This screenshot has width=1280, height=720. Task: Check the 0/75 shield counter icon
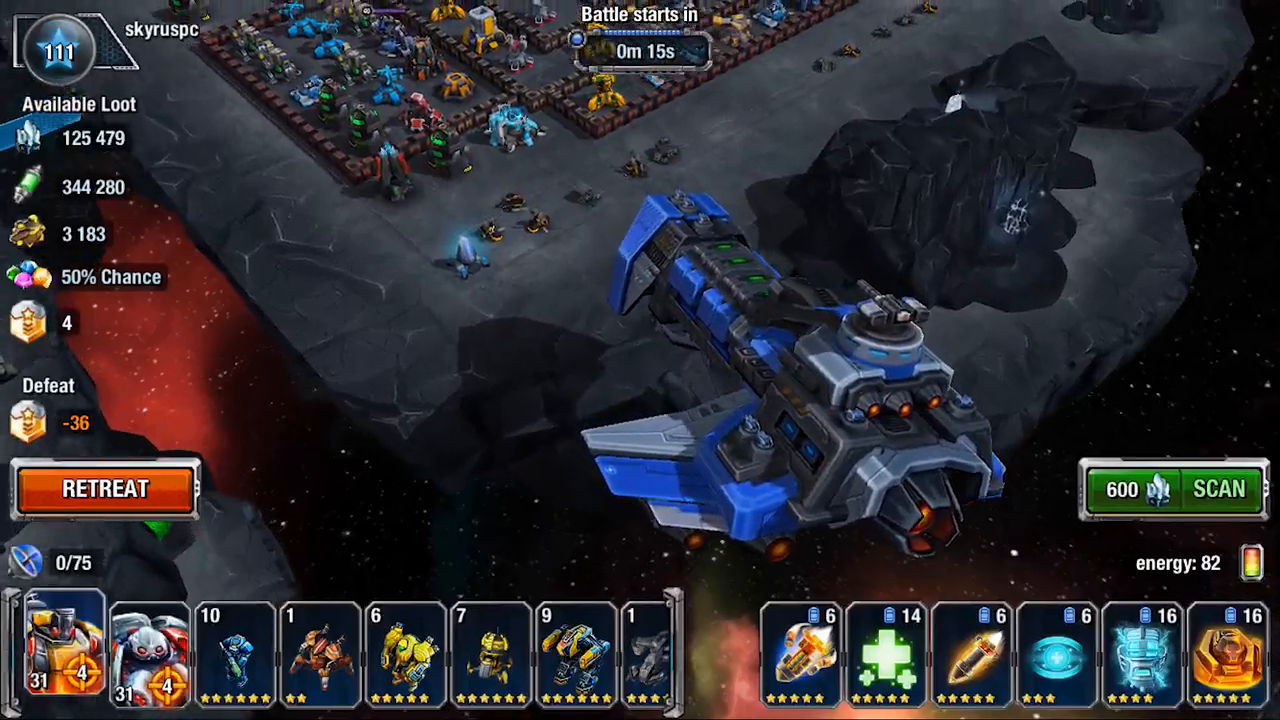[27, 562]
